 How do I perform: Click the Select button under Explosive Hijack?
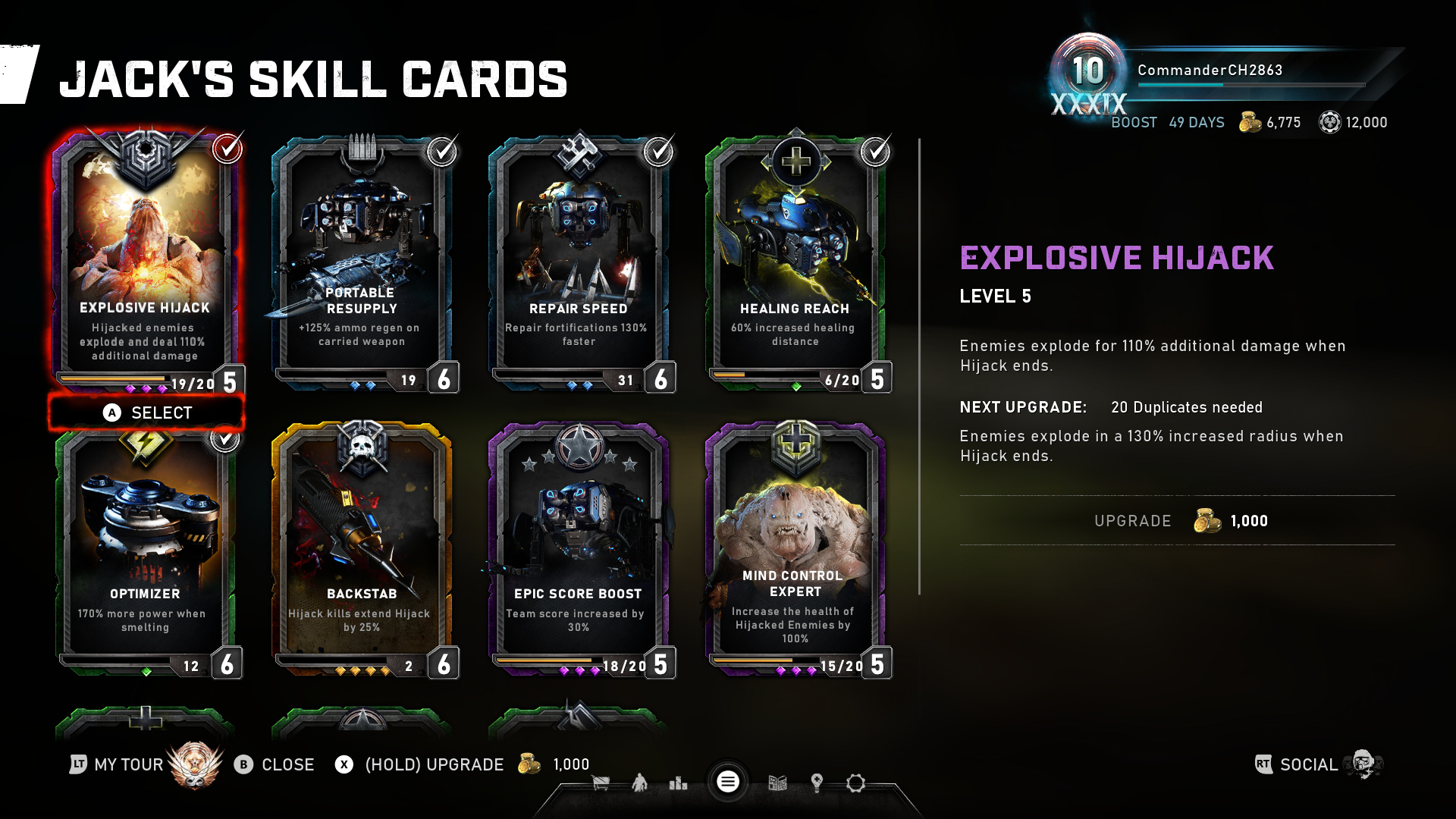(x=147, y=413)
